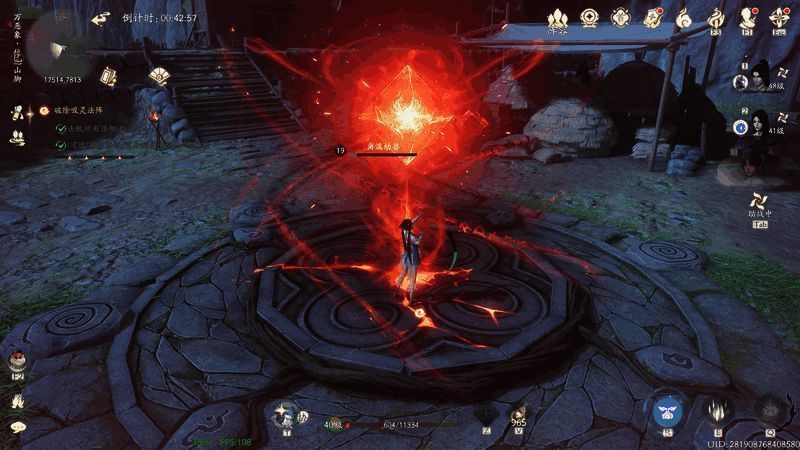The height and width of the screenshot is (450, 800).
Task: Activate the blue glowing skill icon
Action: 667,410
